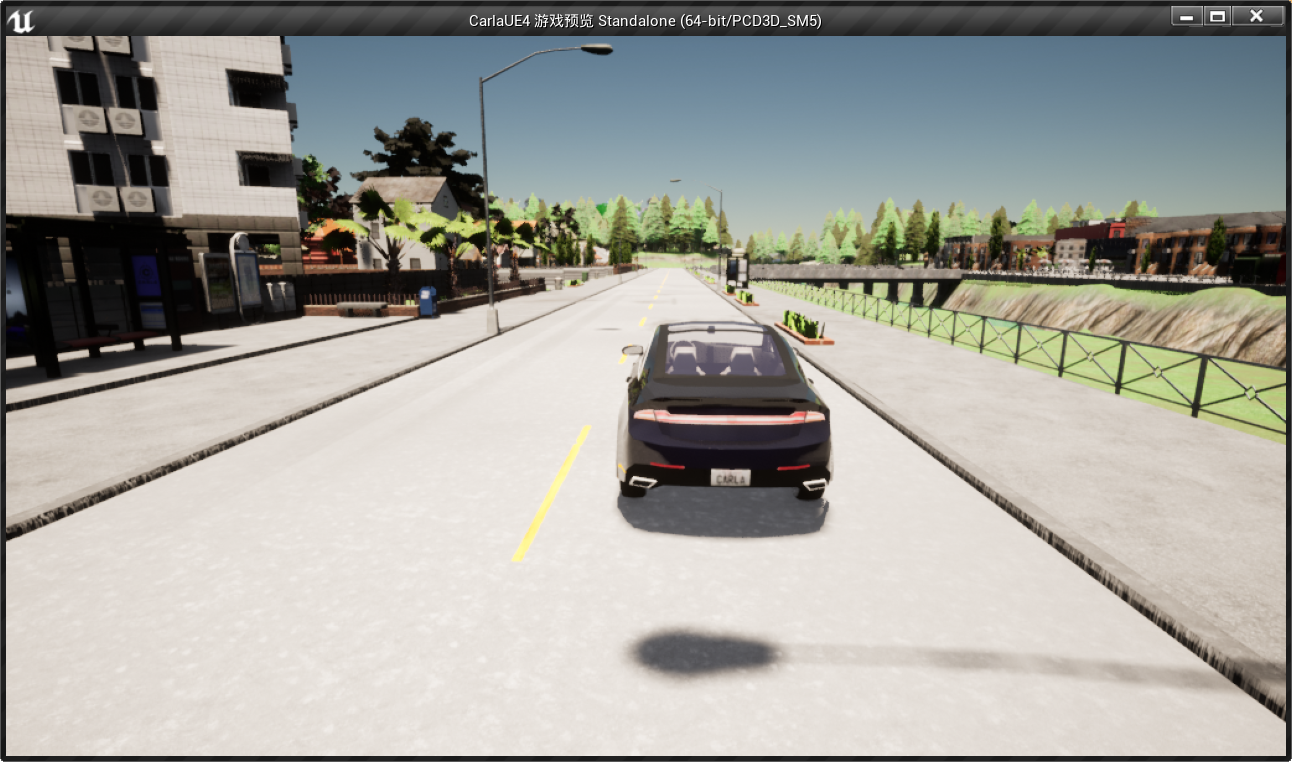Maximize the CarlaUE4 preview window
1292x762 pixels.
[x=1218, y=16]
